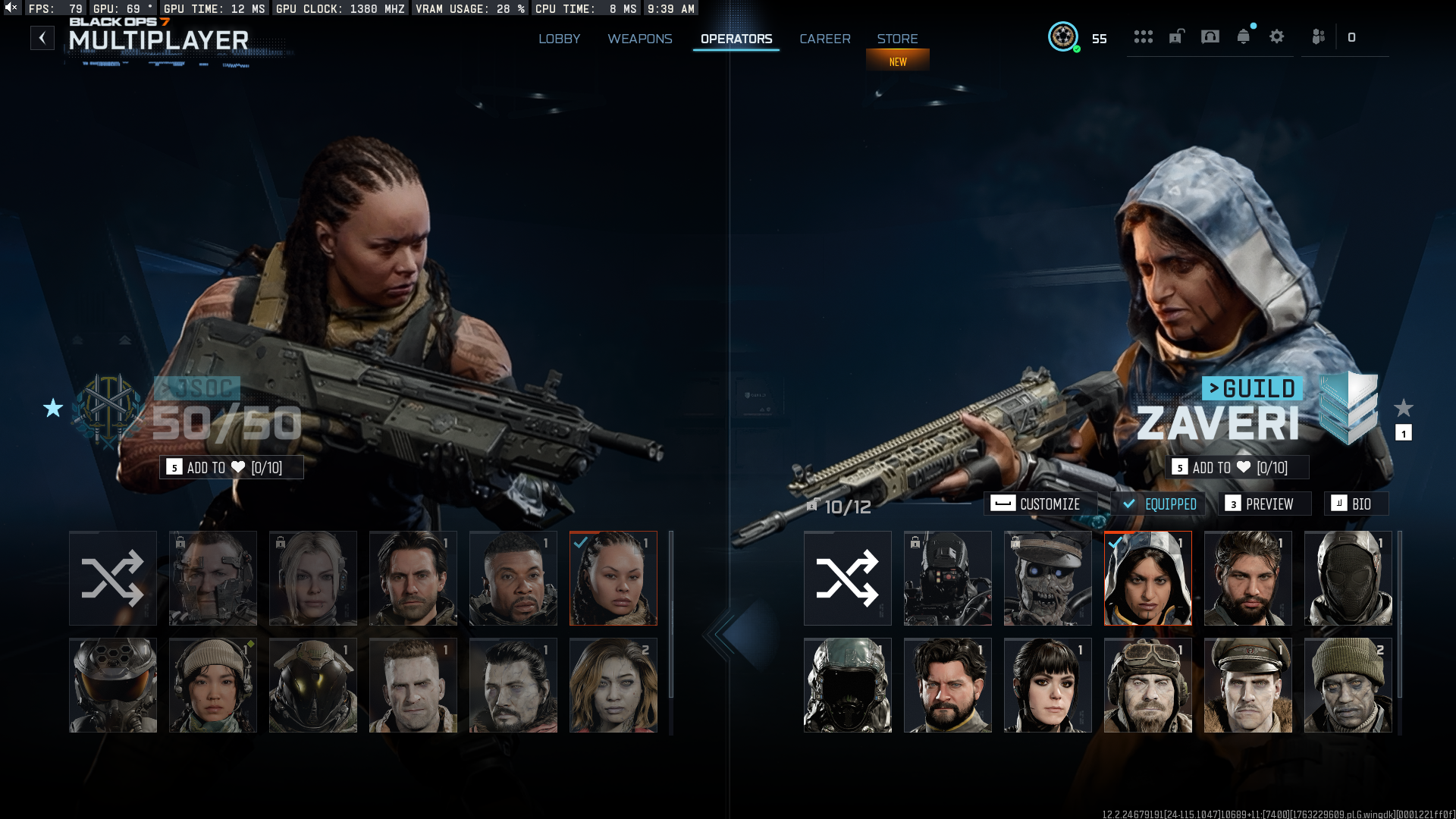Add 50/50 operator to favorites
Image resolution: width=1456 pixels, height=819 pixels.
tap(231, 468)
